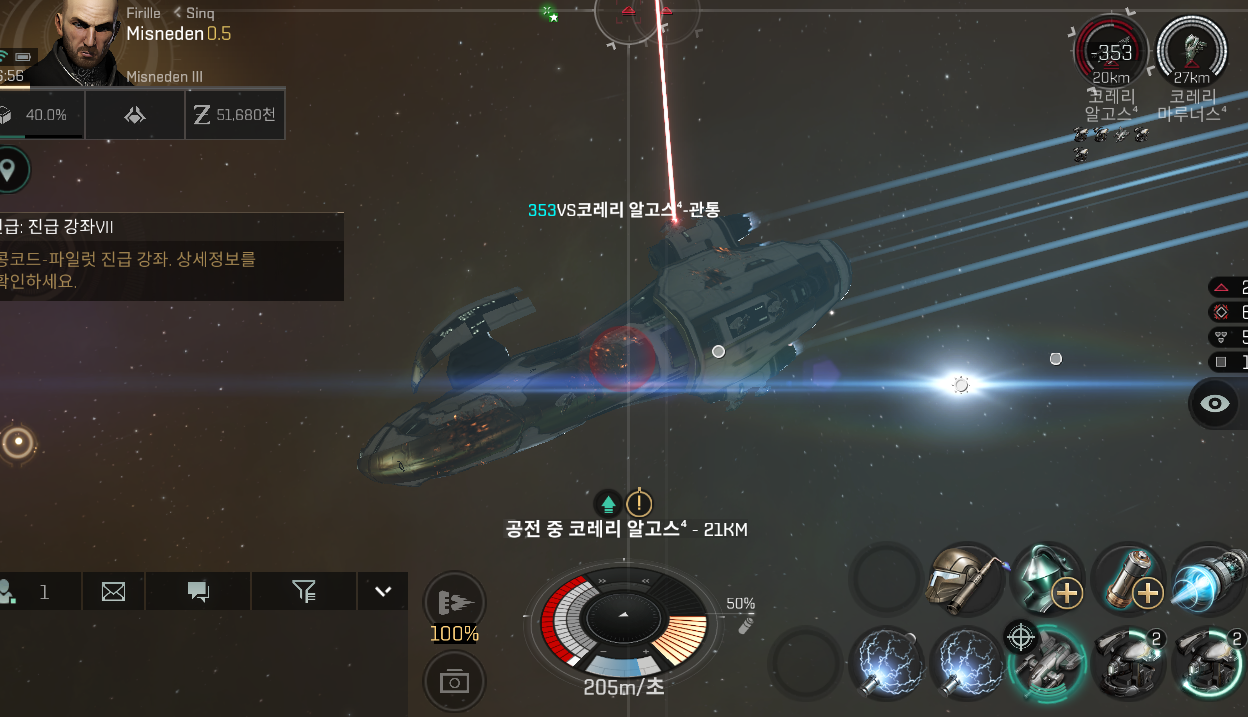Toggle the drone ship module with crosshair
This screenshot has height=717, width=1248.
[x=1046, y=661]
